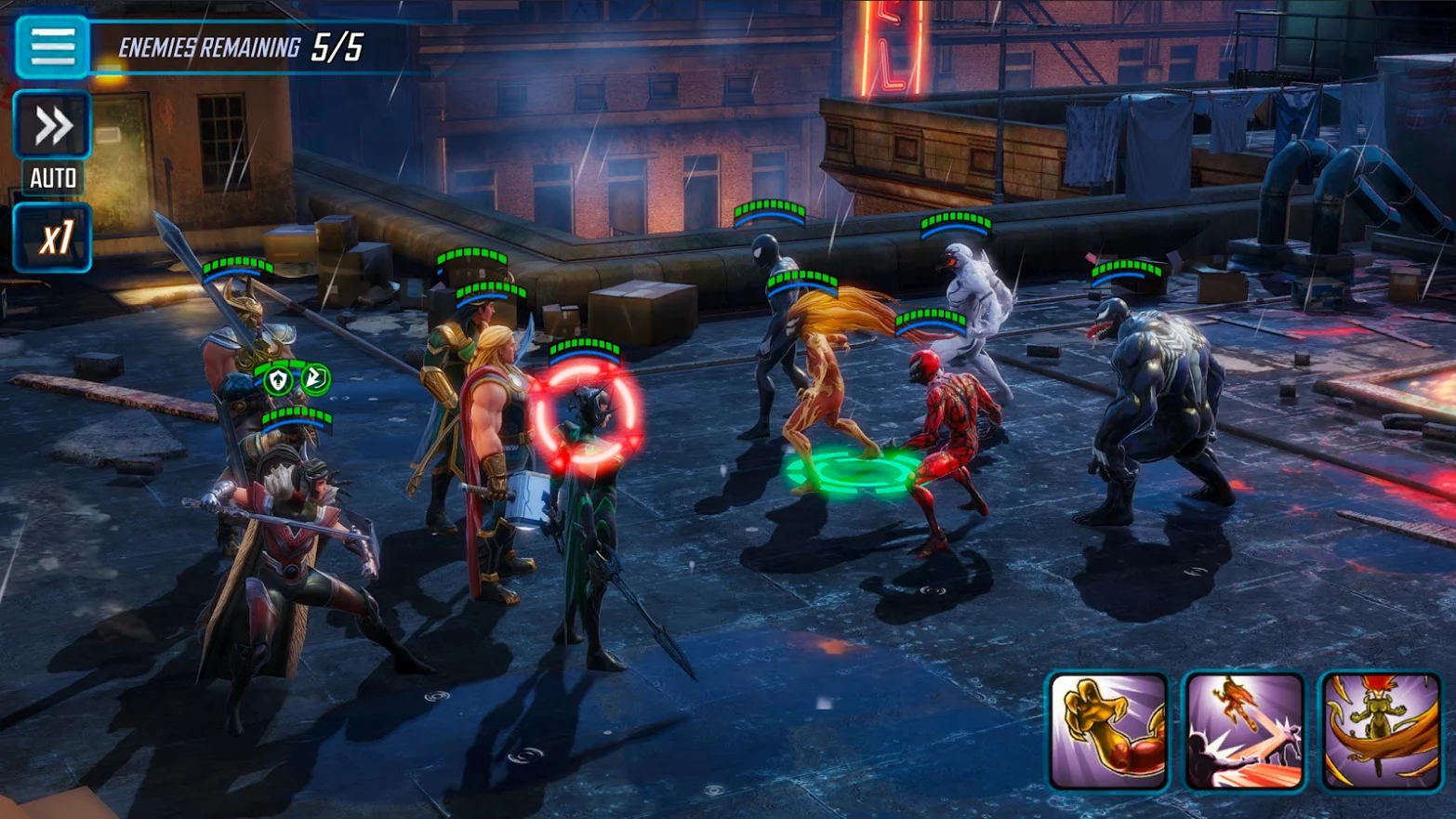The height and width of the screenshot is (819, 1456).
Task: Change the x1 battle speed
Action: 53,238
